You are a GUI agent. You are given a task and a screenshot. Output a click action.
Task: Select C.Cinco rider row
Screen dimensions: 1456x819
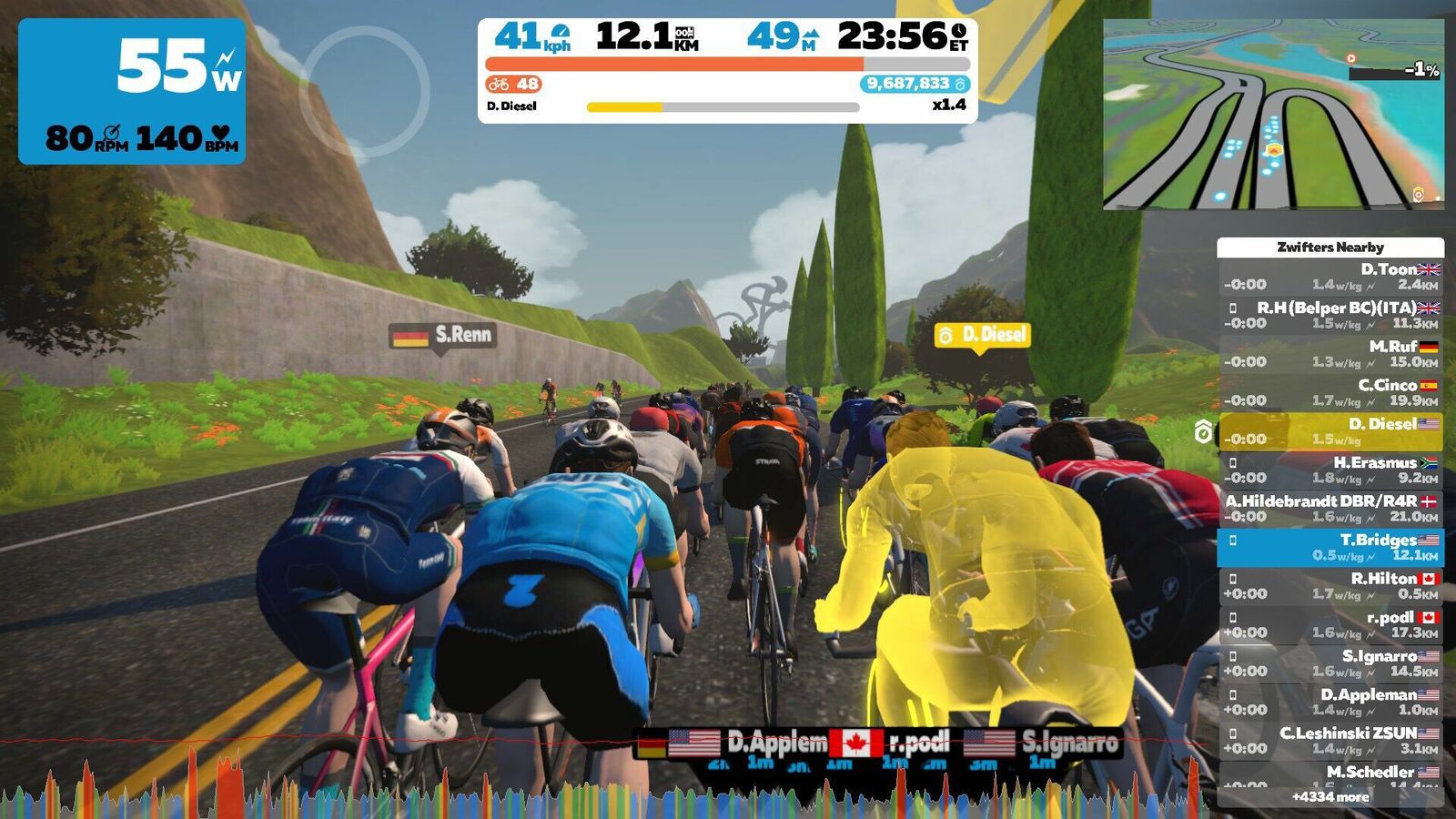pos(1330,392)
